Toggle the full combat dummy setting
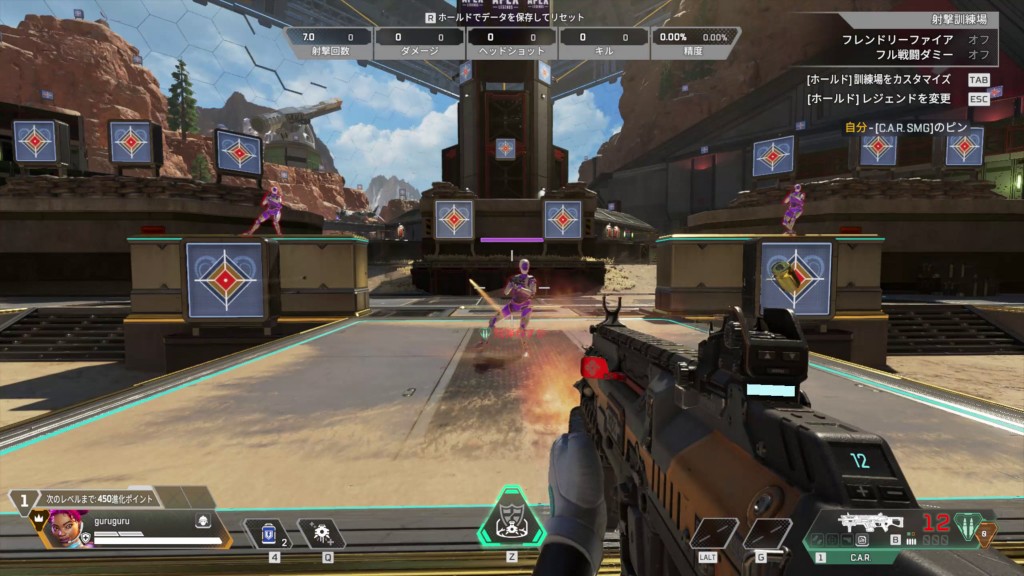Viewport: 1024px width, 576px height. (978, 54)
